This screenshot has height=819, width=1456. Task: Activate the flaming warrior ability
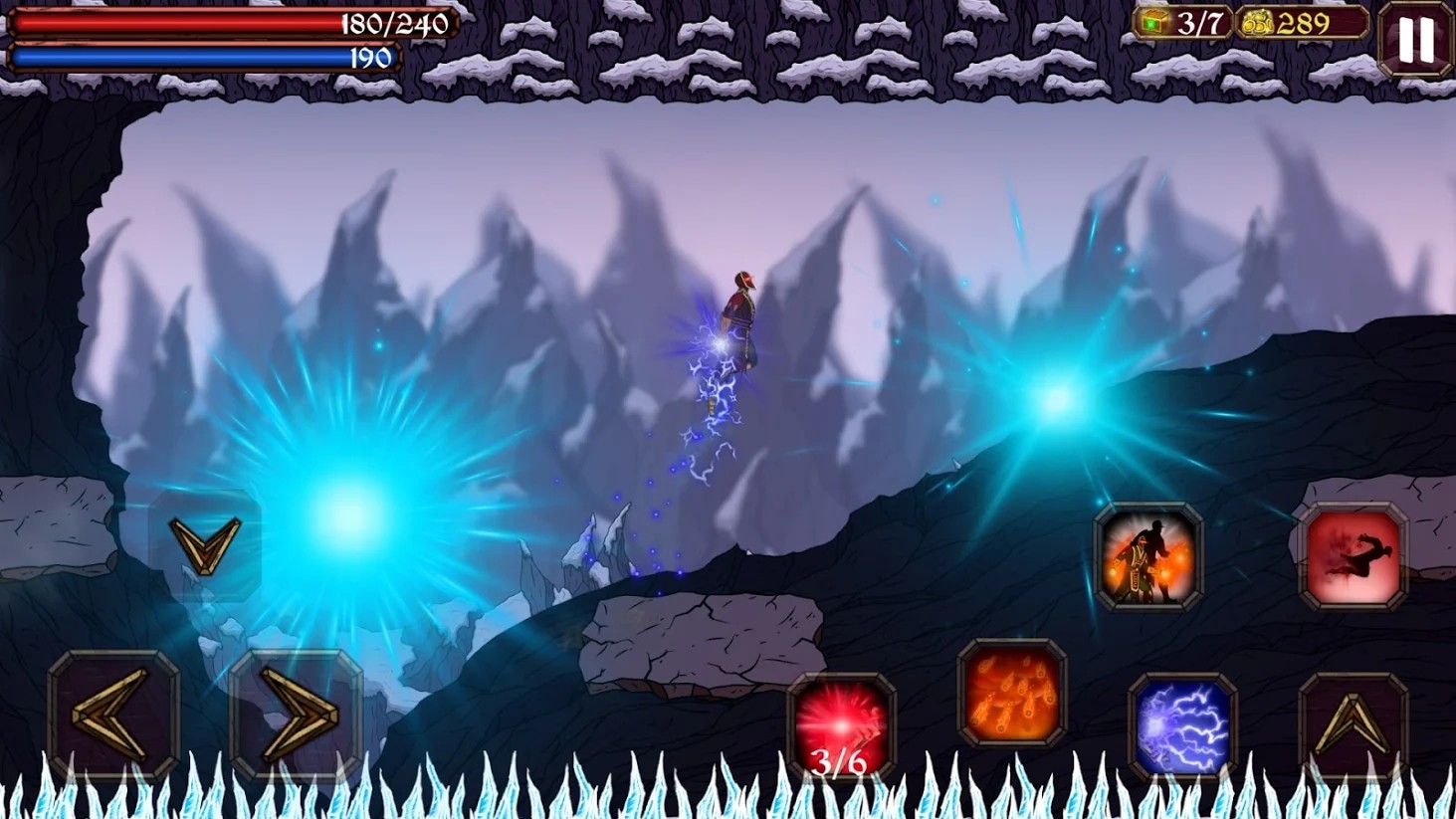coord(1148,556)
